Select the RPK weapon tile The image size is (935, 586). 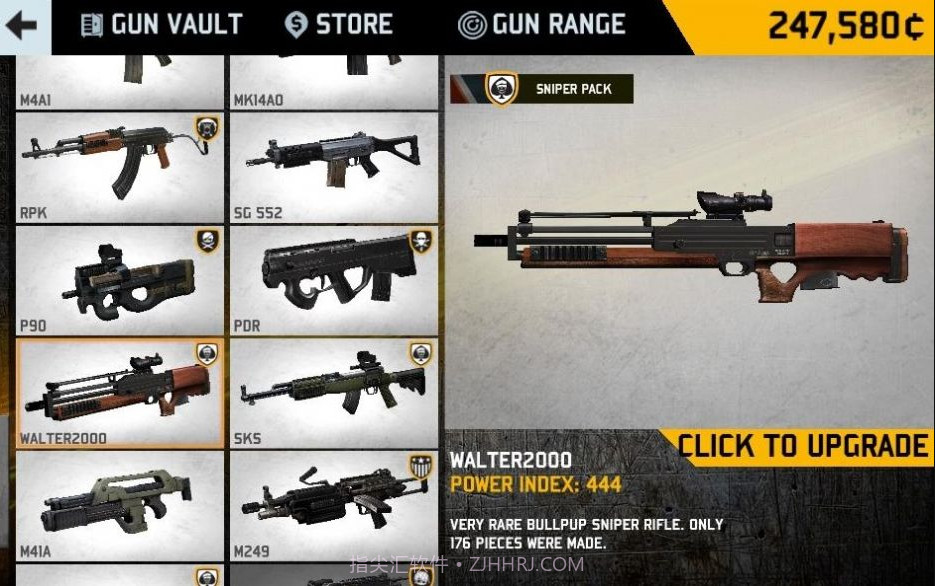click(120, 166)
